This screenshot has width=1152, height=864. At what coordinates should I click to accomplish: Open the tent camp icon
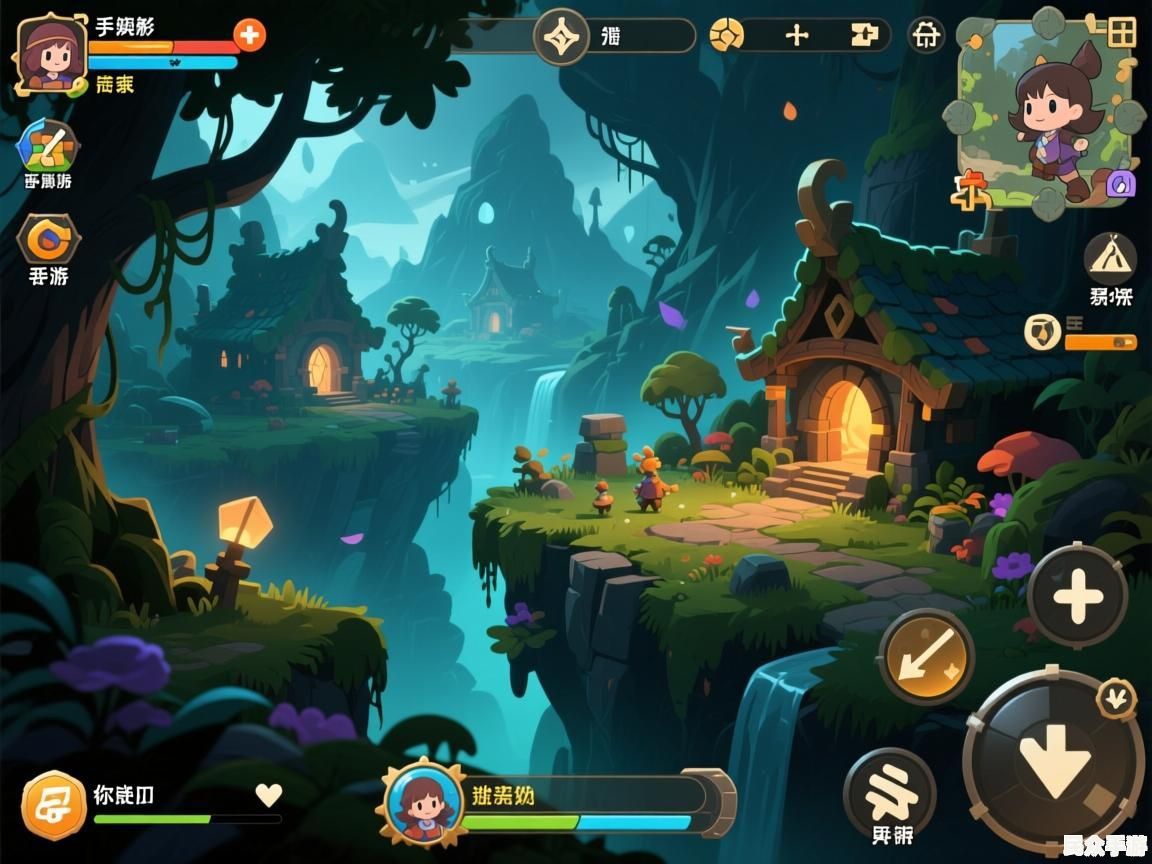[1110, 257]
